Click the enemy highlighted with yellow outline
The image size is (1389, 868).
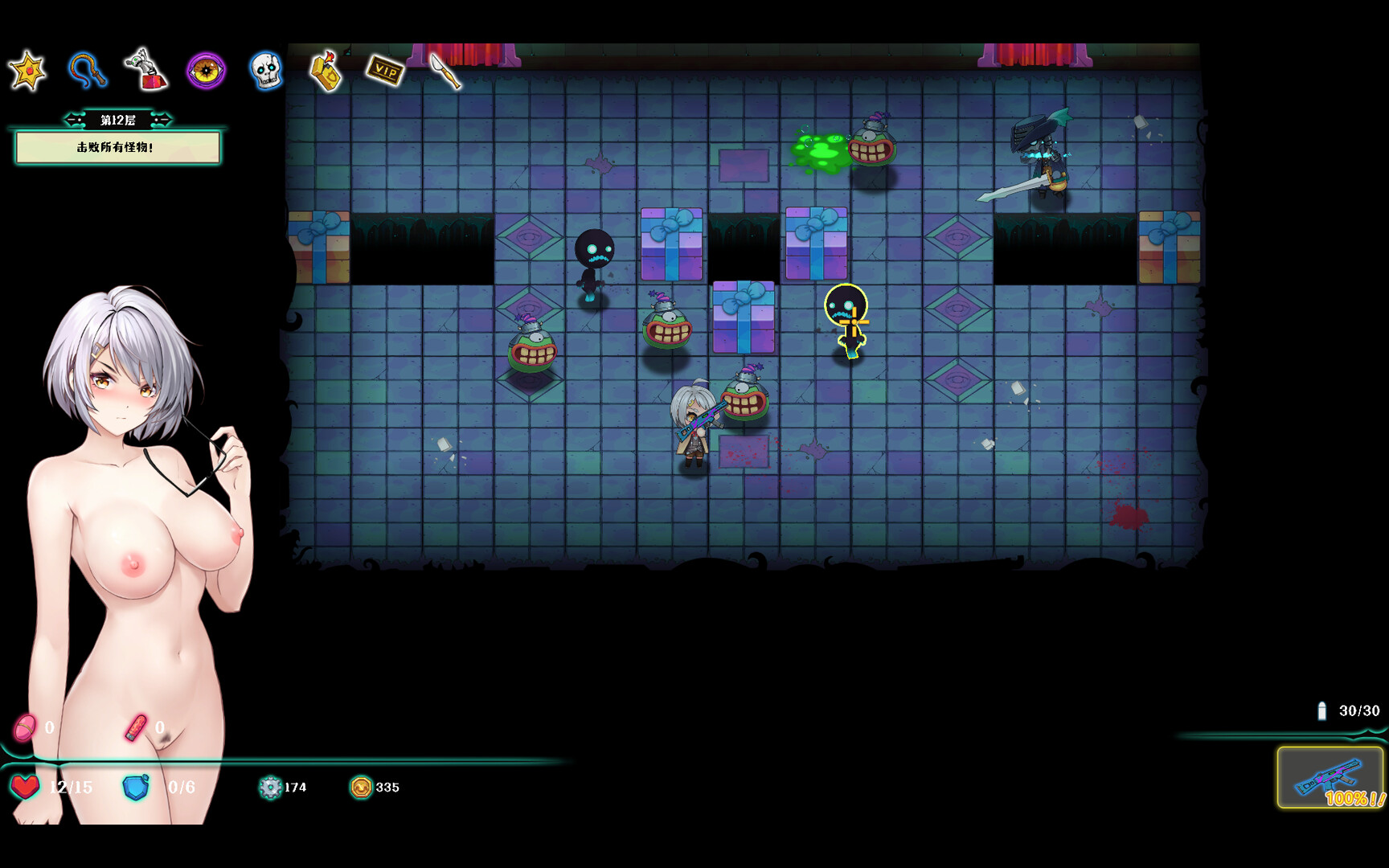pos(848,321)
